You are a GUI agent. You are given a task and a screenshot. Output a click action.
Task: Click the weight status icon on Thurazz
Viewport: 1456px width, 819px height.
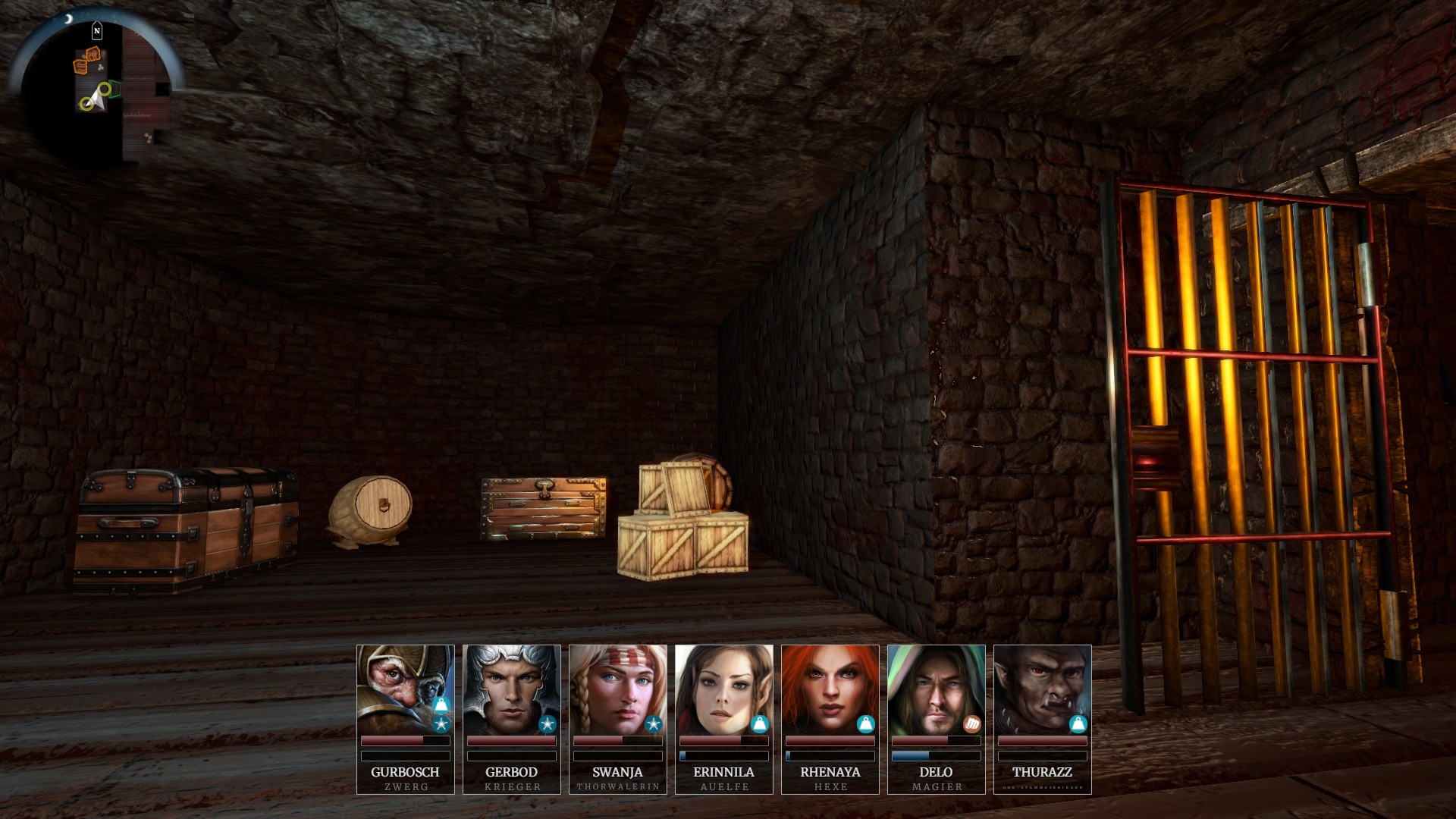(1078, 724)
